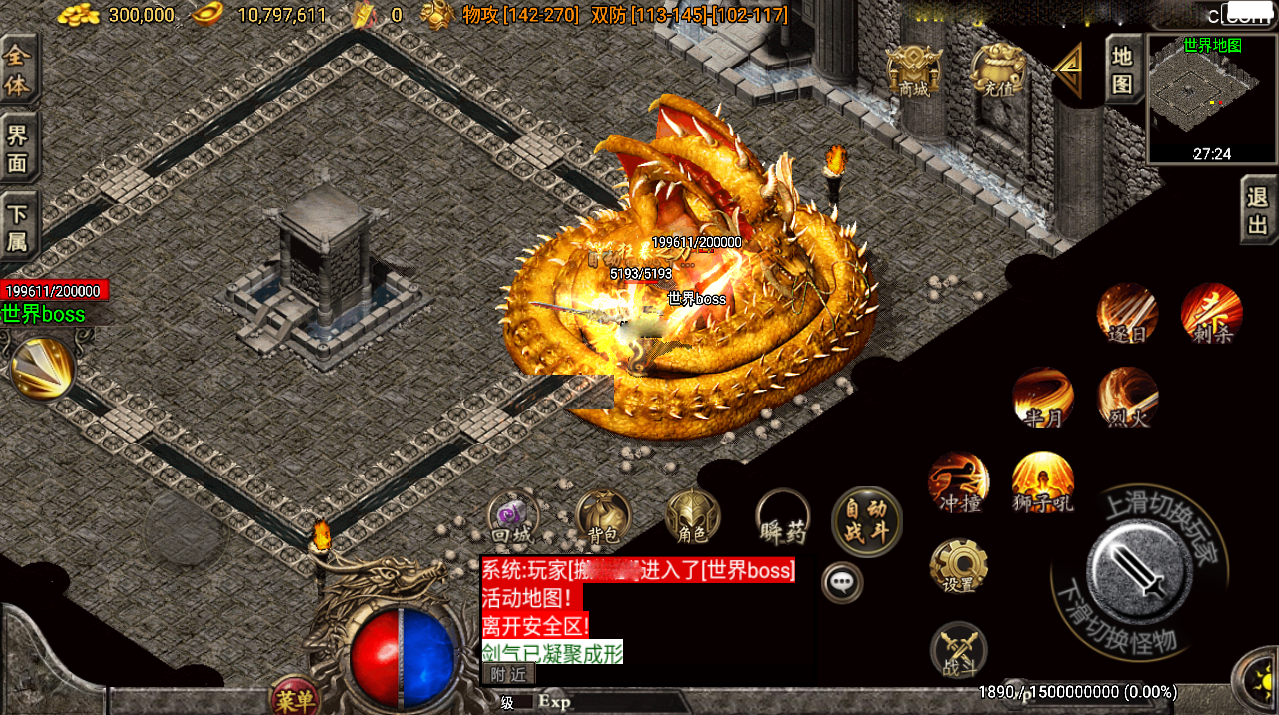The width and height of the screenshot is (1279, 715).
Task: Select the 全体 button
Action: pos(18,70)
